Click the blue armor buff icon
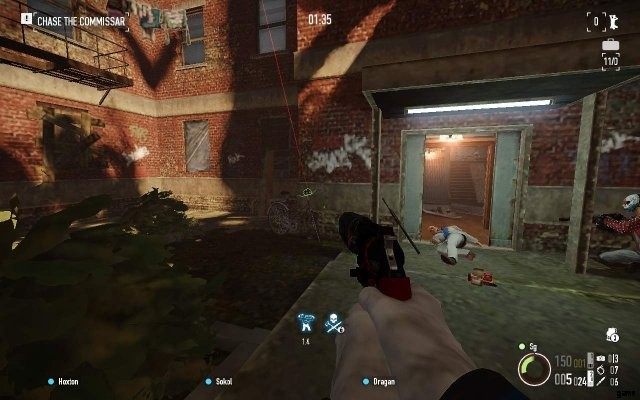640x400 pixels. coord(307,323)
